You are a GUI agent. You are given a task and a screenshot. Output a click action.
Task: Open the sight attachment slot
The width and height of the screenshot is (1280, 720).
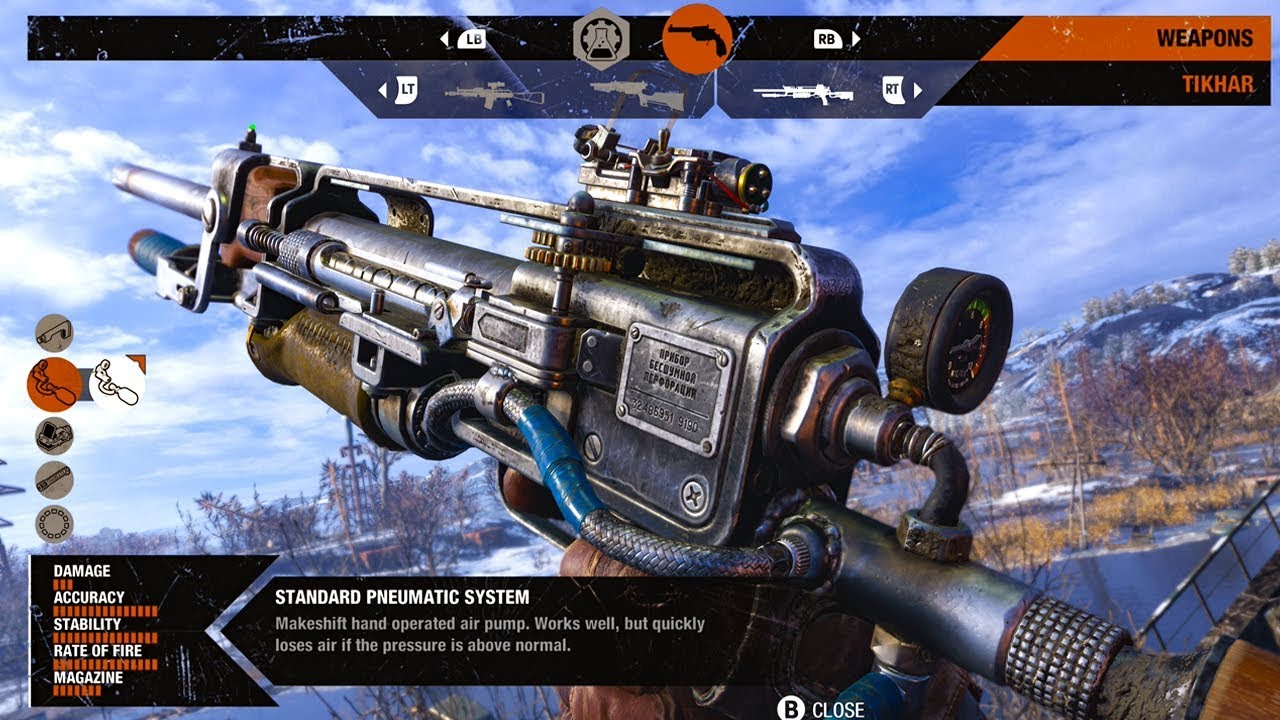[54, 436]
